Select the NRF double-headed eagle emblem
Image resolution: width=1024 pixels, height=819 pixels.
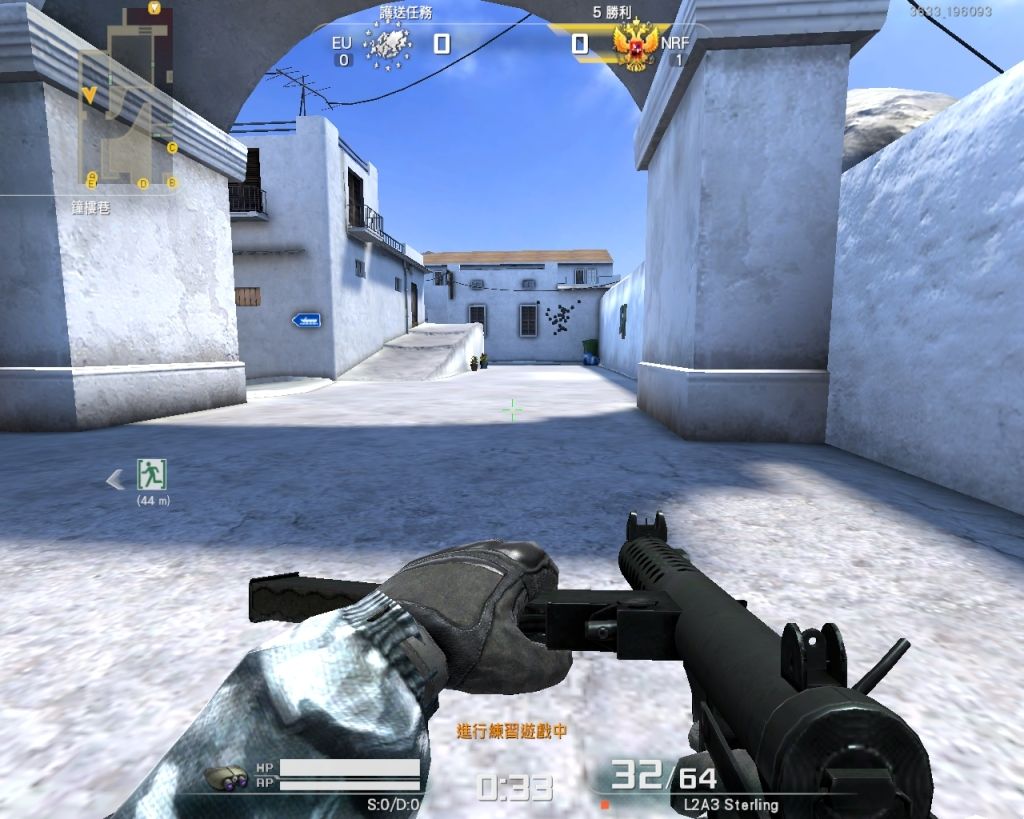pyautogui.click(x=636, y=46)
